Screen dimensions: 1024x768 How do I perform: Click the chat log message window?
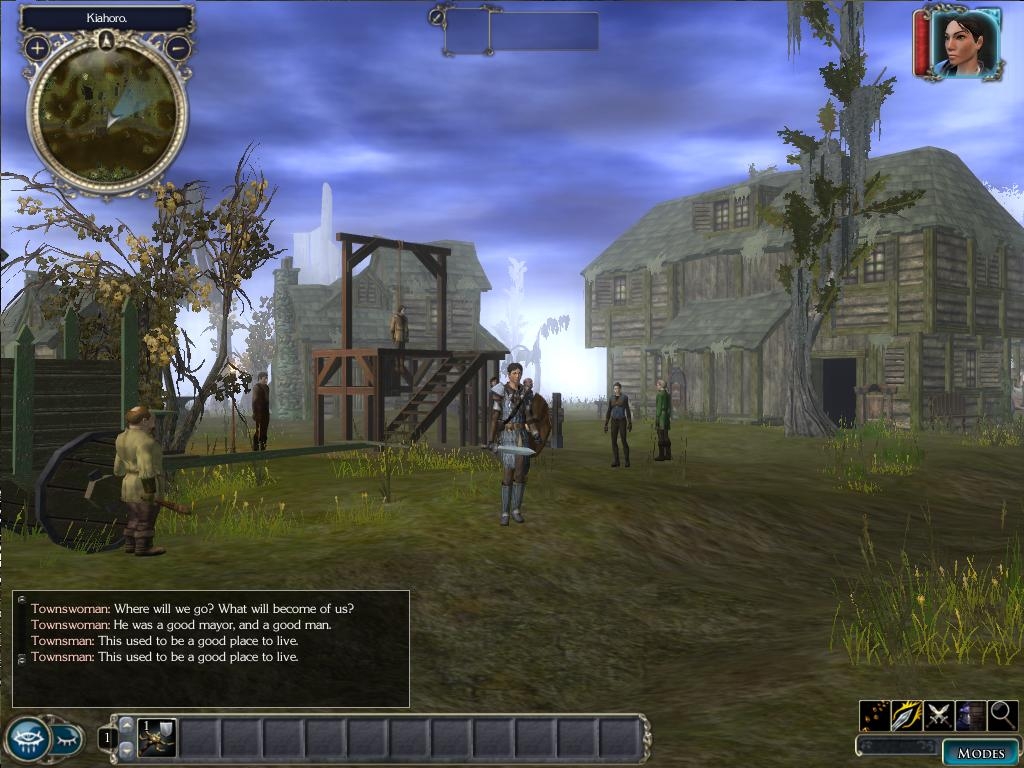click(211, 648)
